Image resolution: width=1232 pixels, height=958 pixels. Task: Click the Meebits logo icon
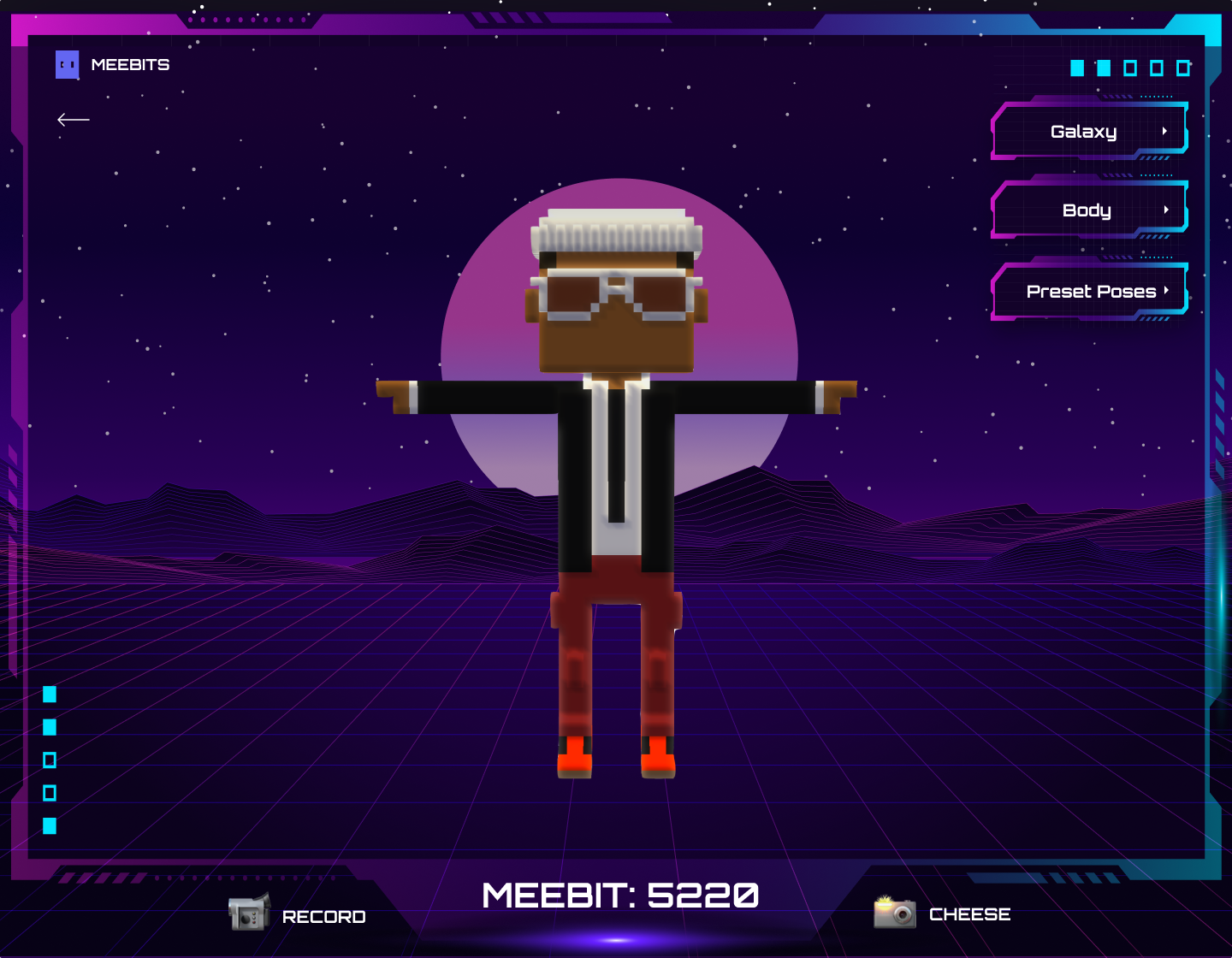coord(67,64)
